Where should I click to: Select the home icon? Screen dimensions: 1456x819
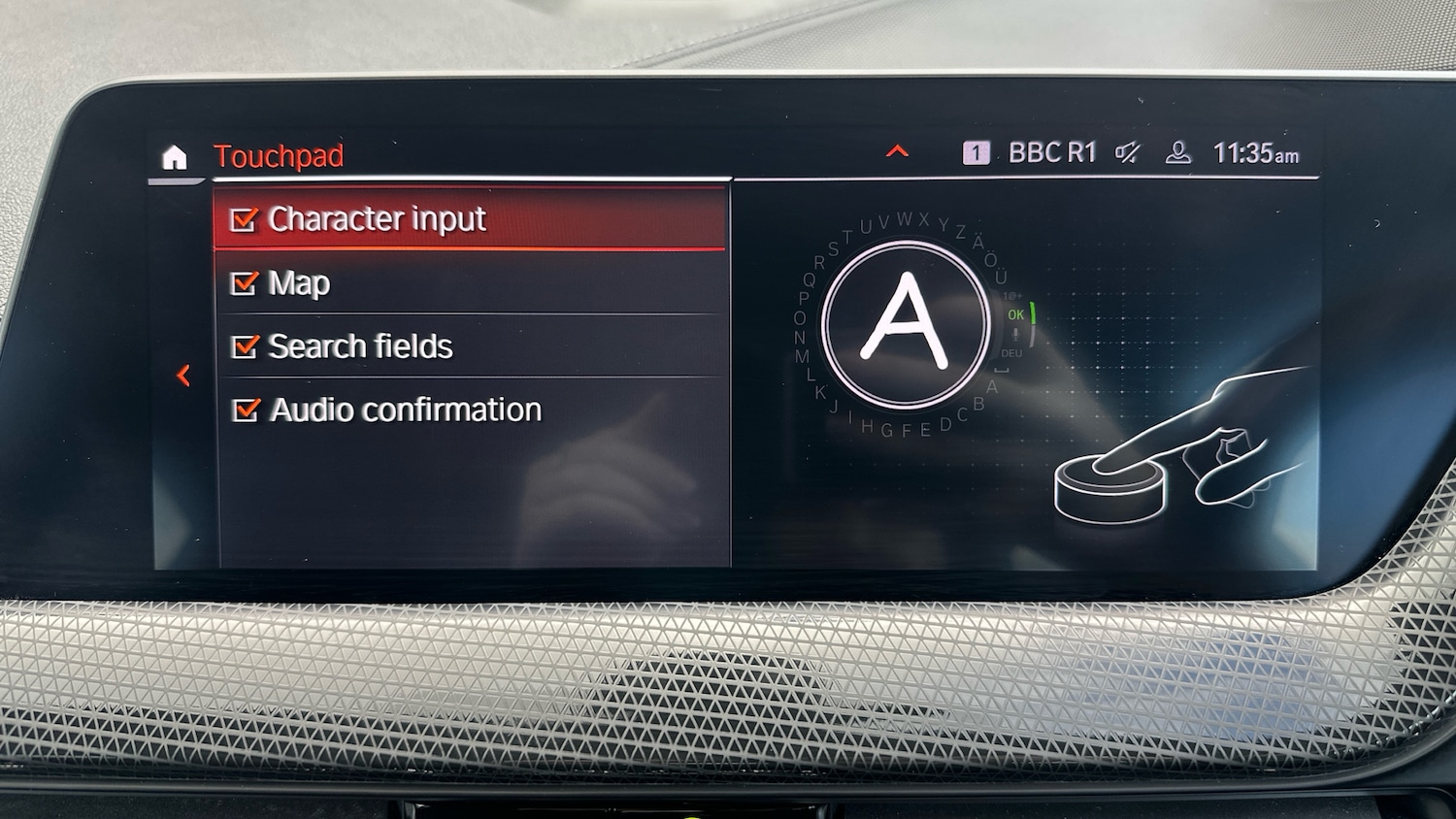point(175,157)
